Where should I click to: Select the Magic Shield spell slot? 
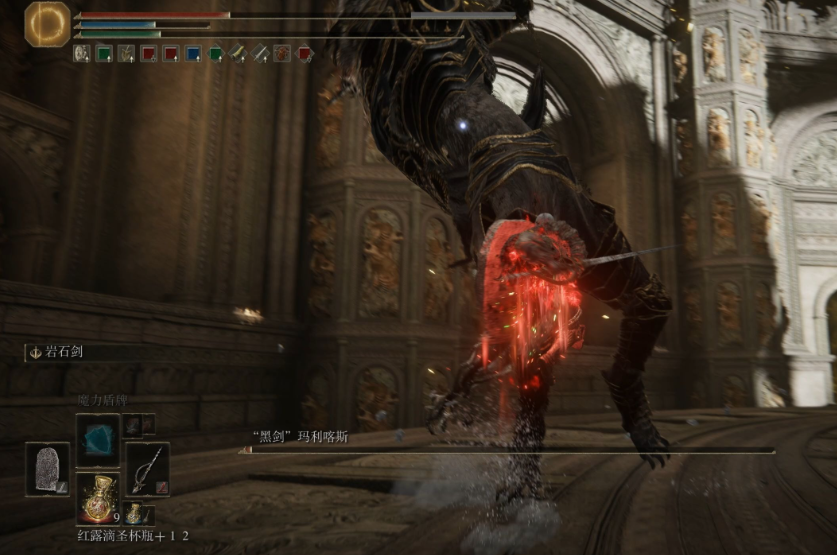[x=98, y=440]
